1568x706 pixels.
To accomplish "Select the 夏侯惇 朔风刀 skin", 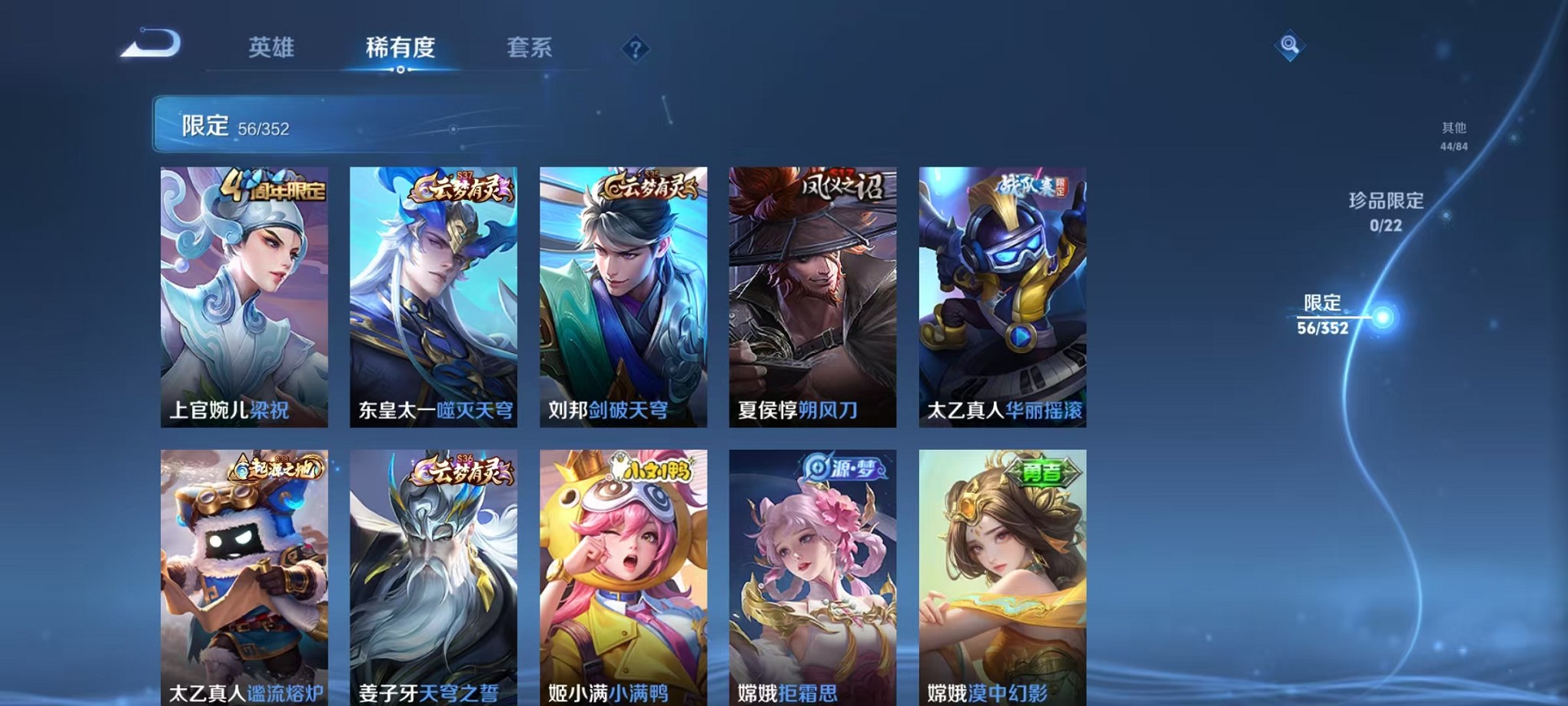I will [x=815, y=292].
